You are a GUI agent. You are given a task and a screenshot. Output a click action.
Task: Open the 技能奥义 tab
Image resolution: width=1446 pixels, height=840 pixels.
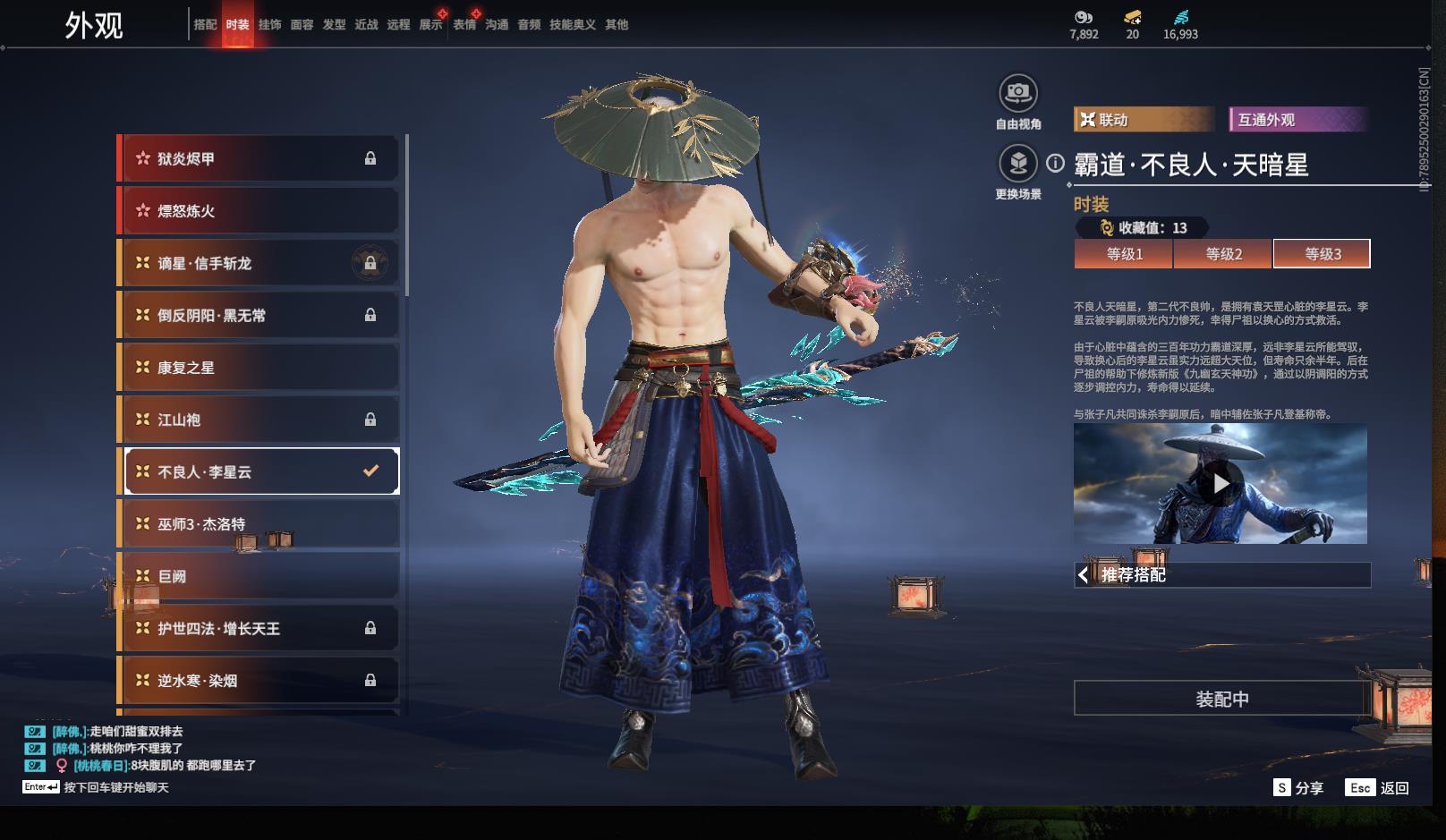pos(572,24)
